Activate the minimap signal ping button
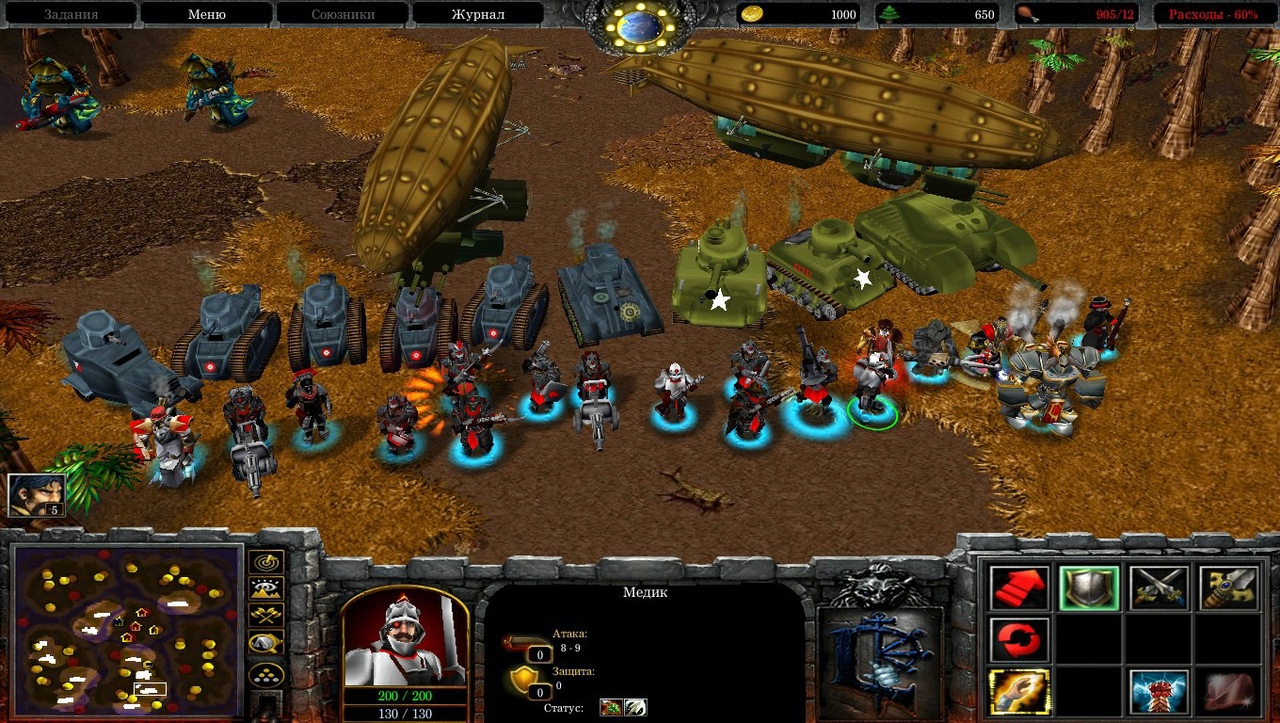 [266, 562]
